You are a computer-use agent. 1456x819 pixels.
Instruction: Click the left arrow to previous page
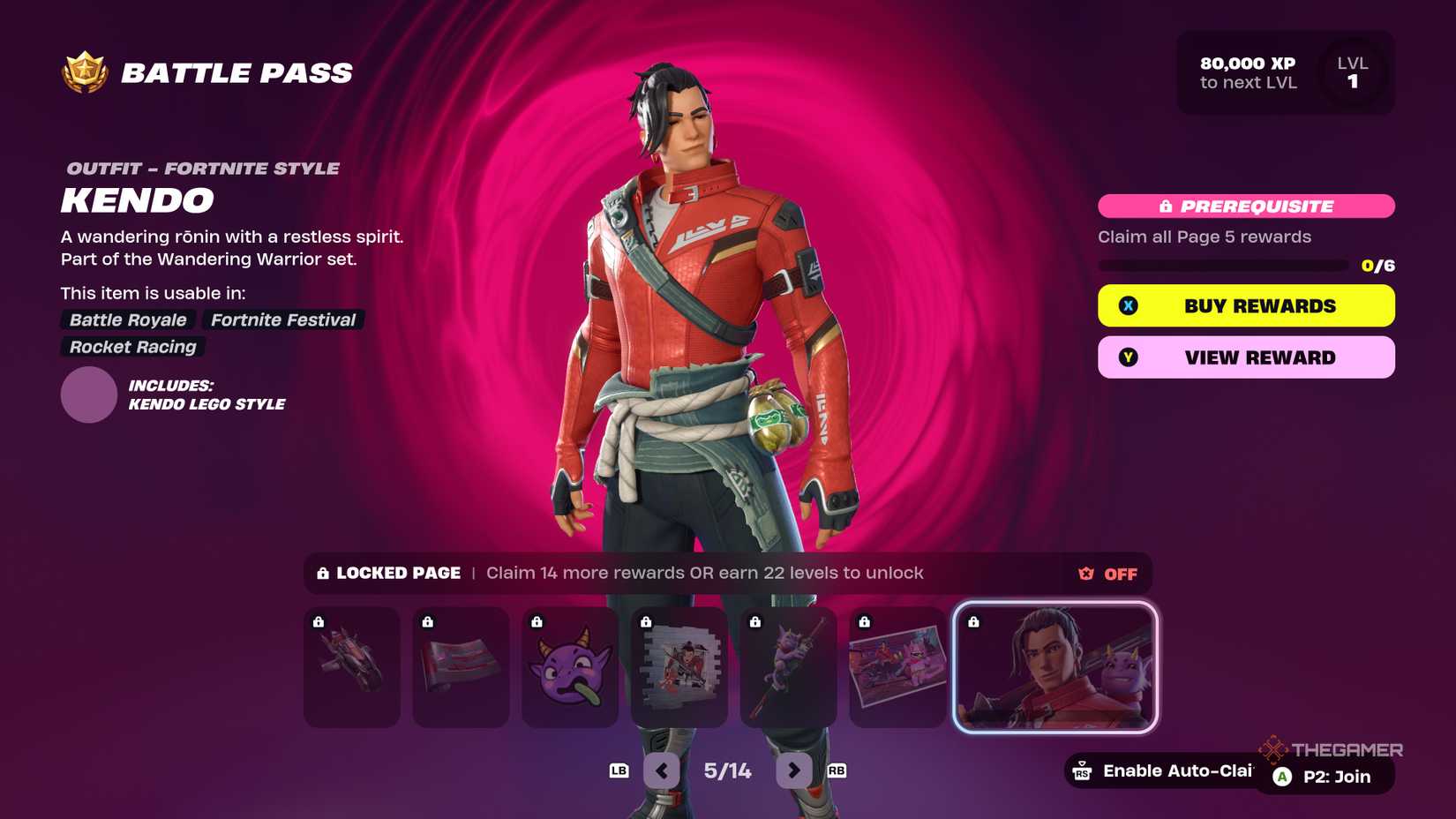coord(662,770)
